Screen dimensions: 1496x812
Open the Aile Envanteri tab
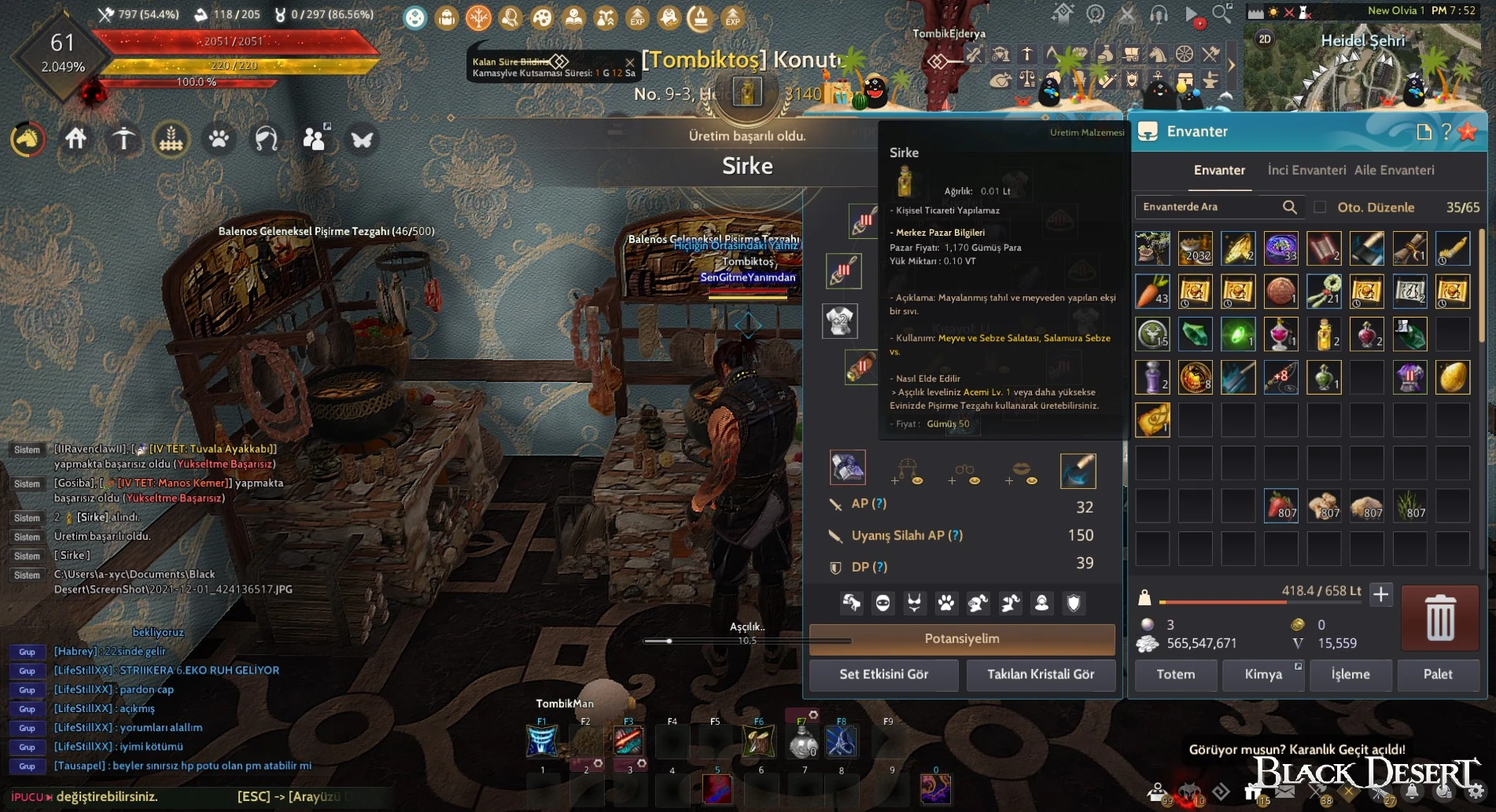[1394, 170]
